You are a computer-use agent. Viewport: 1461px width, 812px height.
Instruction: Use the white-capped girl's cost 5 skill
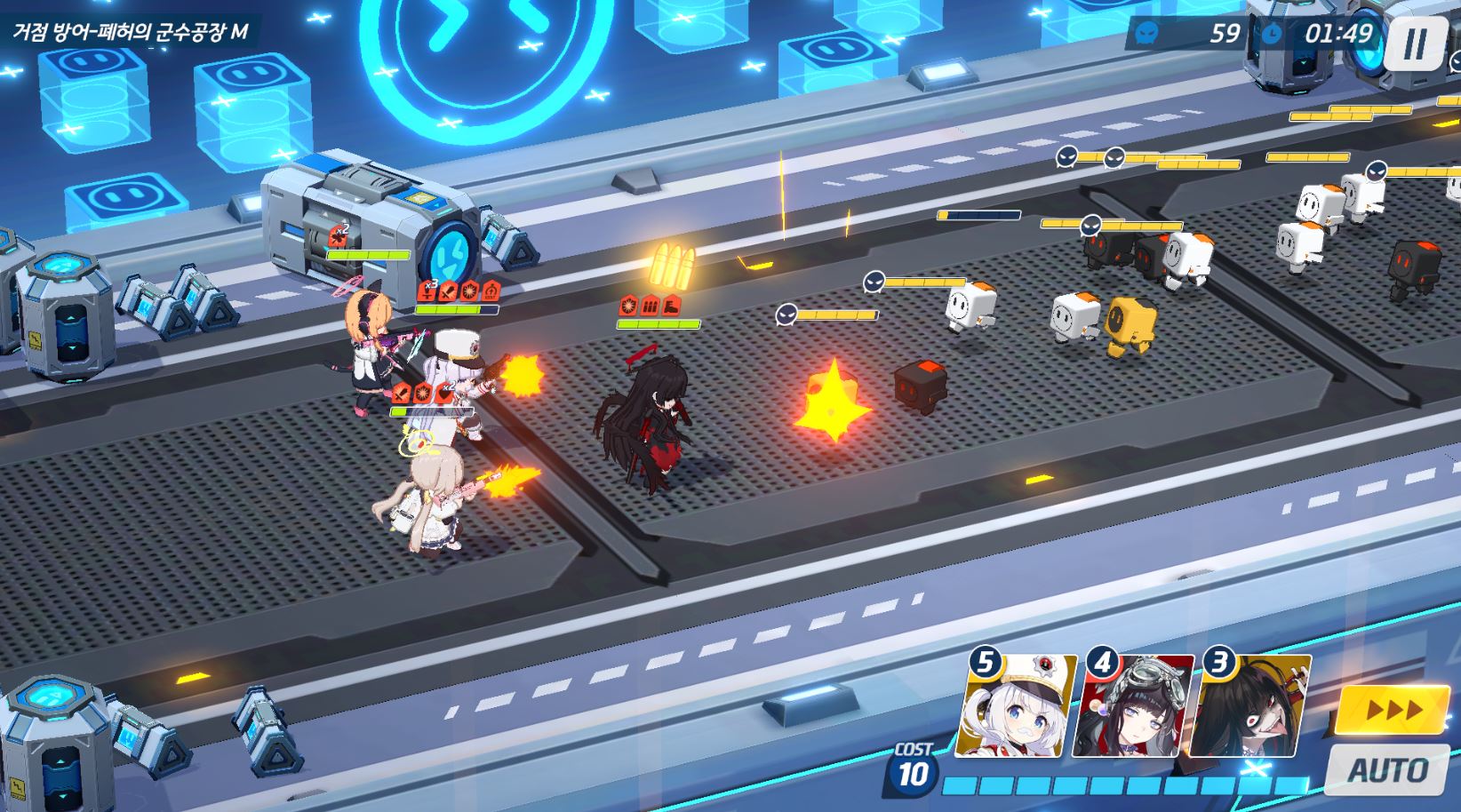(1018, 707)
